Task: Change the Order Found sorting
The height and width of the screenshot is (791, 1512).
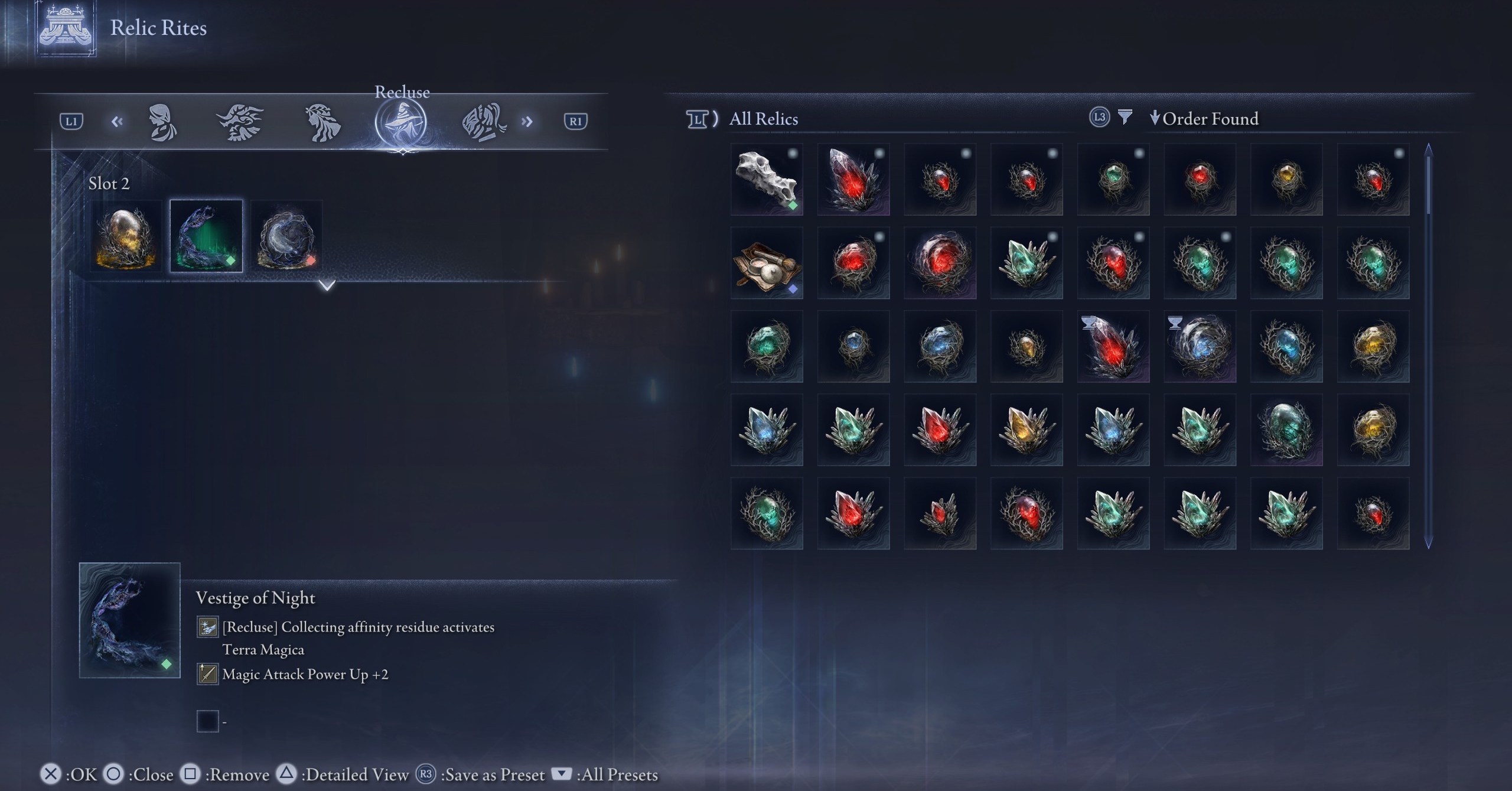Action: coord(1205,119)
